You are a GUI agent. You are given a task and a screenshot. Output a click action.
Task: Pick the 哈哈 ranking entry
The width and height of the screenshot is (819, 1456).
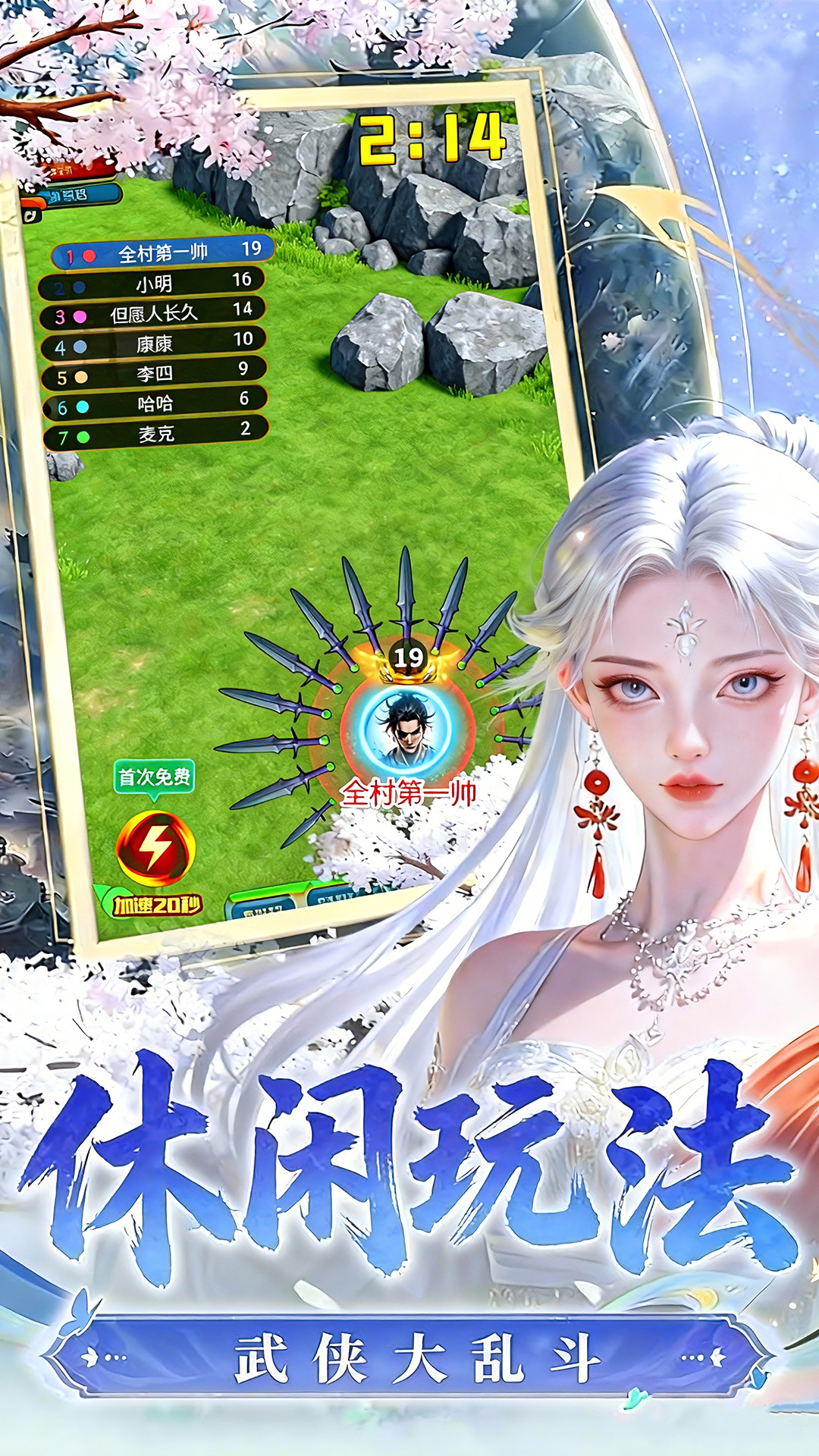click(155, 403)
